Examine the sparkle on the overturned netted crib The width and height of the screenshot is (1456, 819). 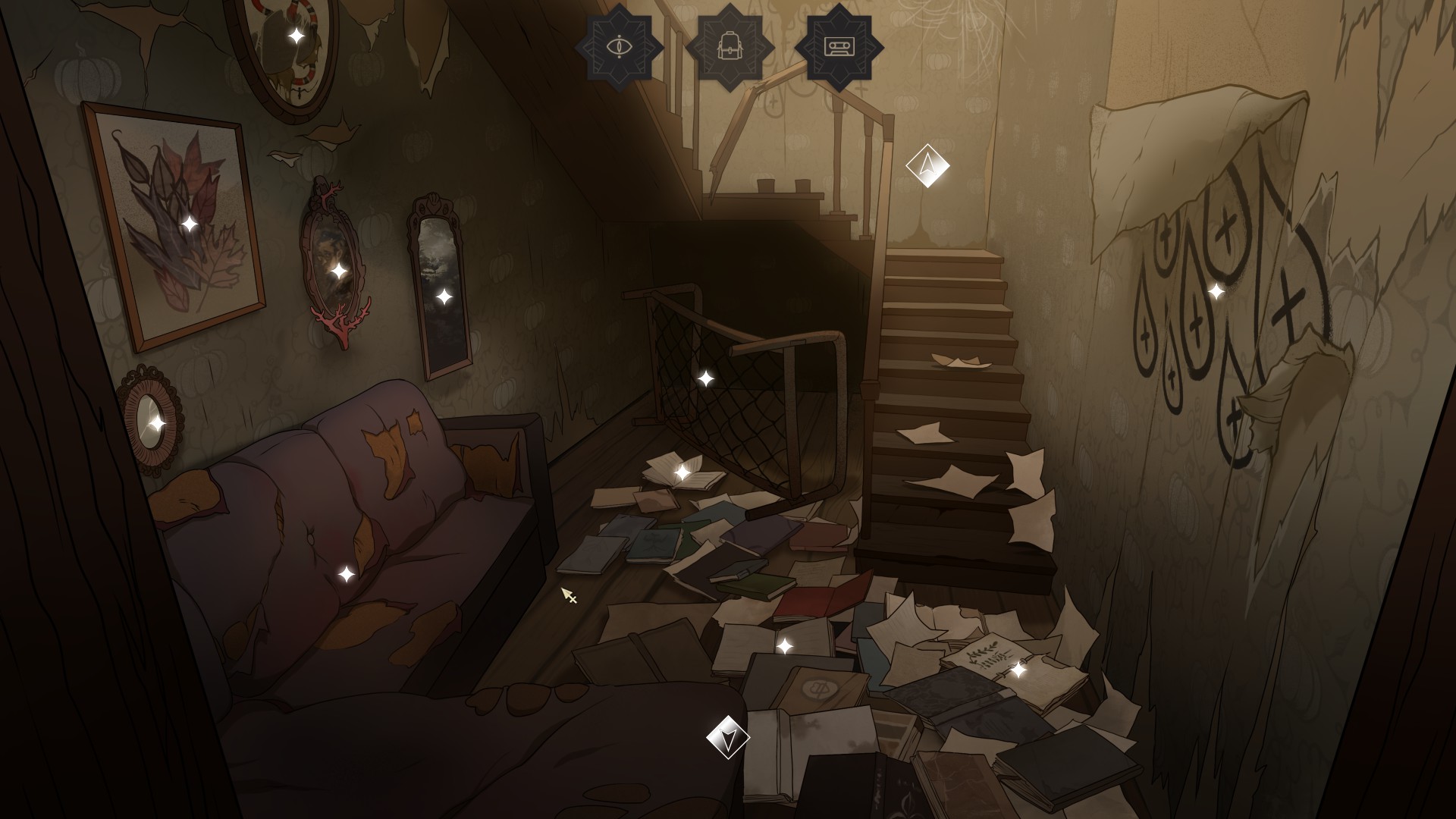coord(705,378)
